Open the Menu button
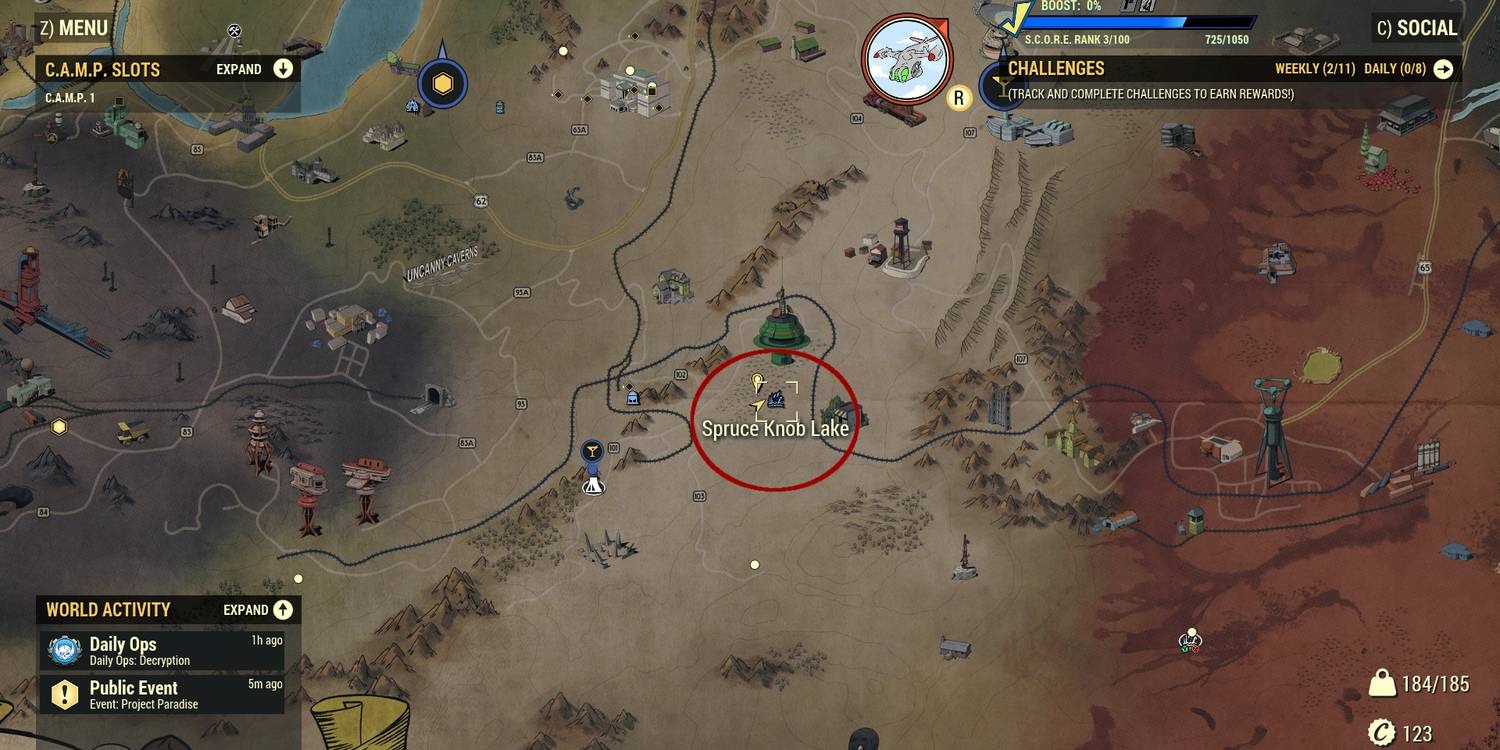Screen dimensions: 1500x750 [74, 28]
